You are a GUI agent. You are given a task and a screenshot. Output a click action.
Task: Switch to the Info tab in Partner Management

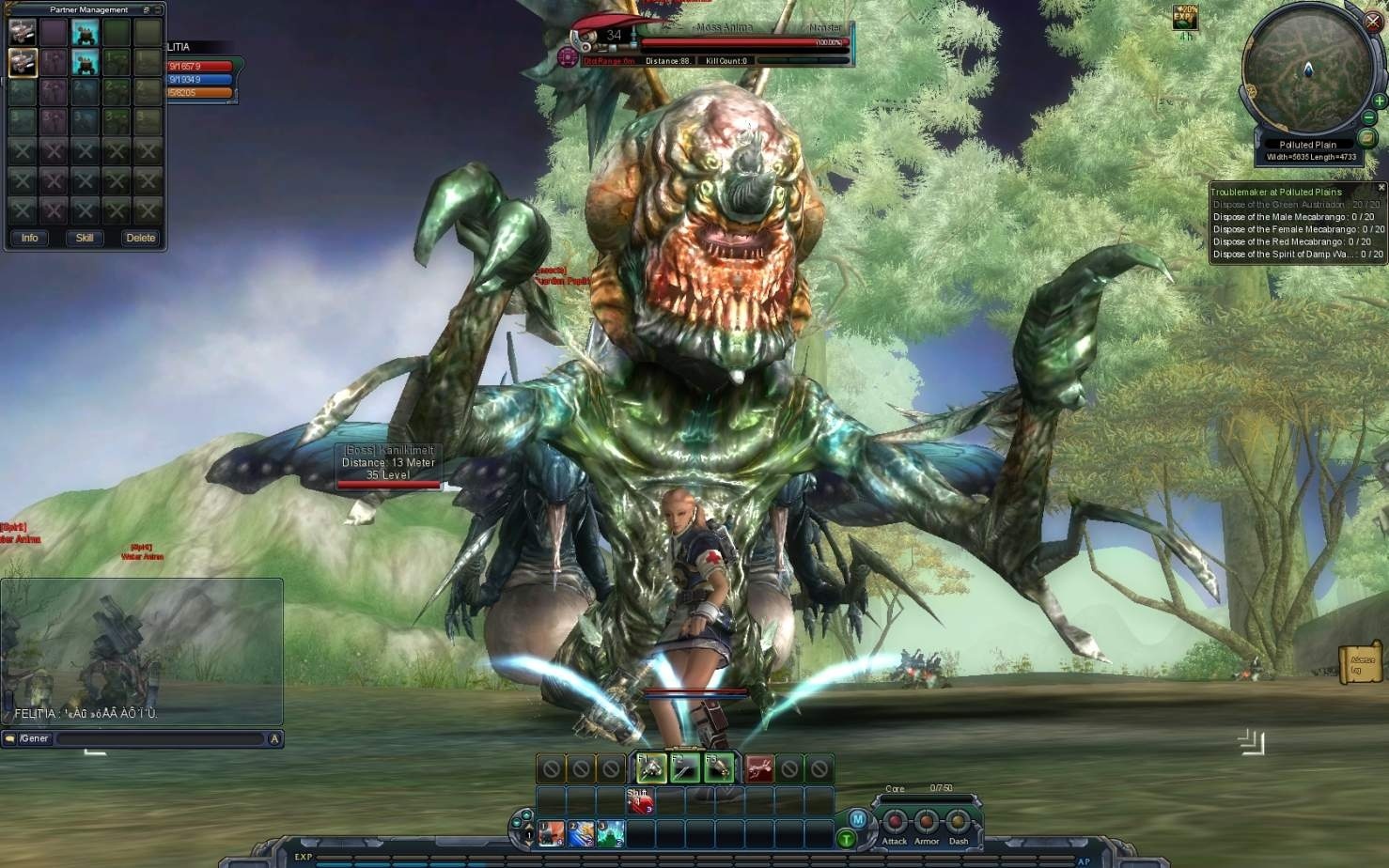(28, 238)
